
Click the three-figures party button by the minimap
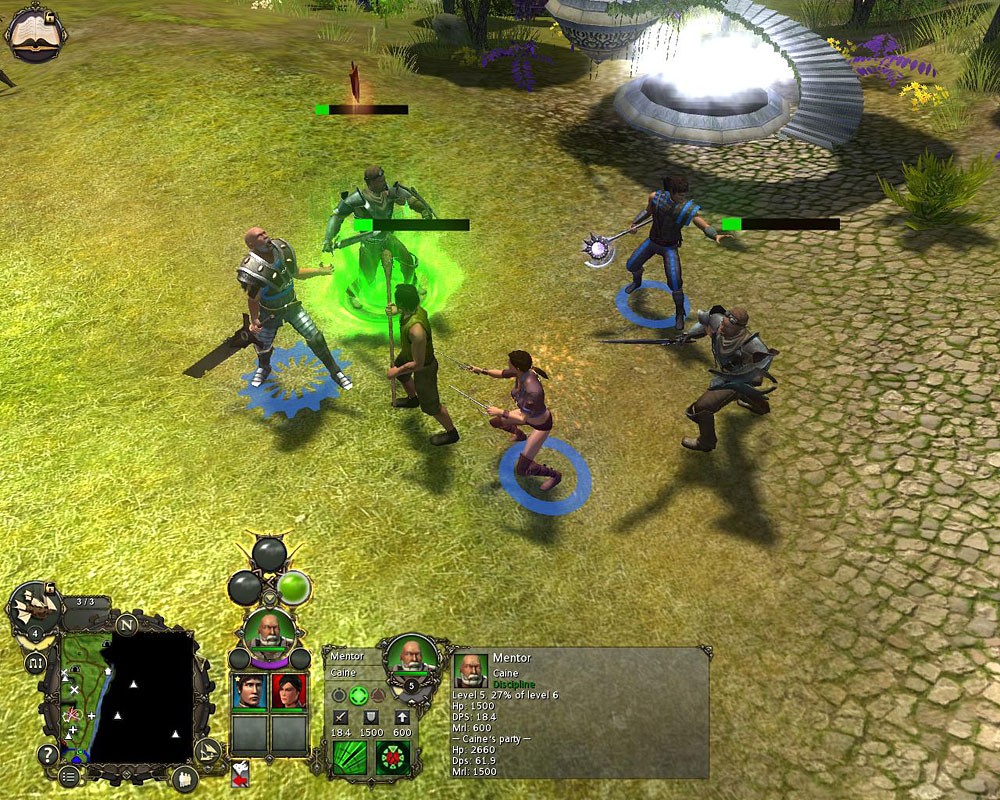184,779
